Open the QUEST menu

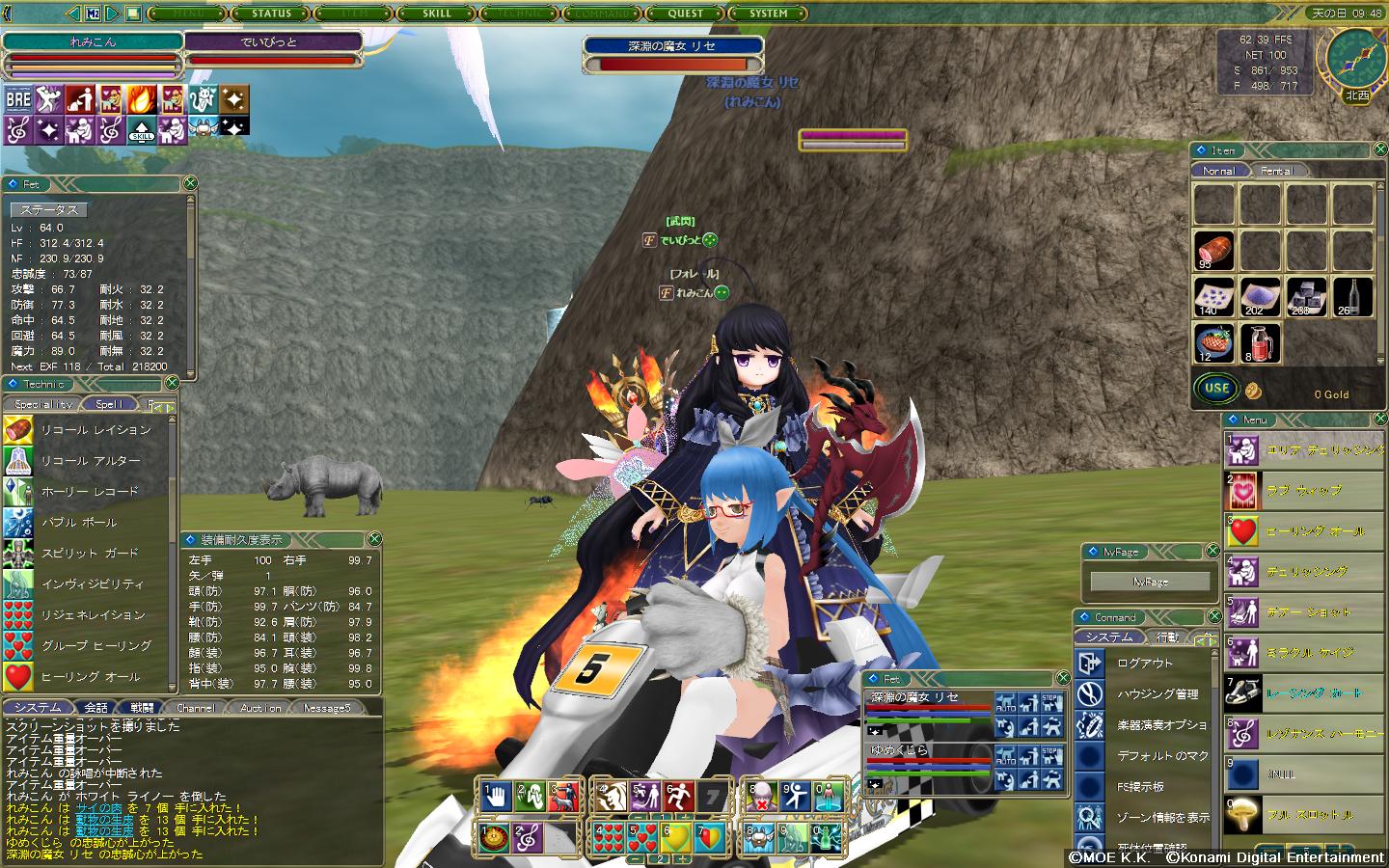pyautogui.click(x=685, y=14)
